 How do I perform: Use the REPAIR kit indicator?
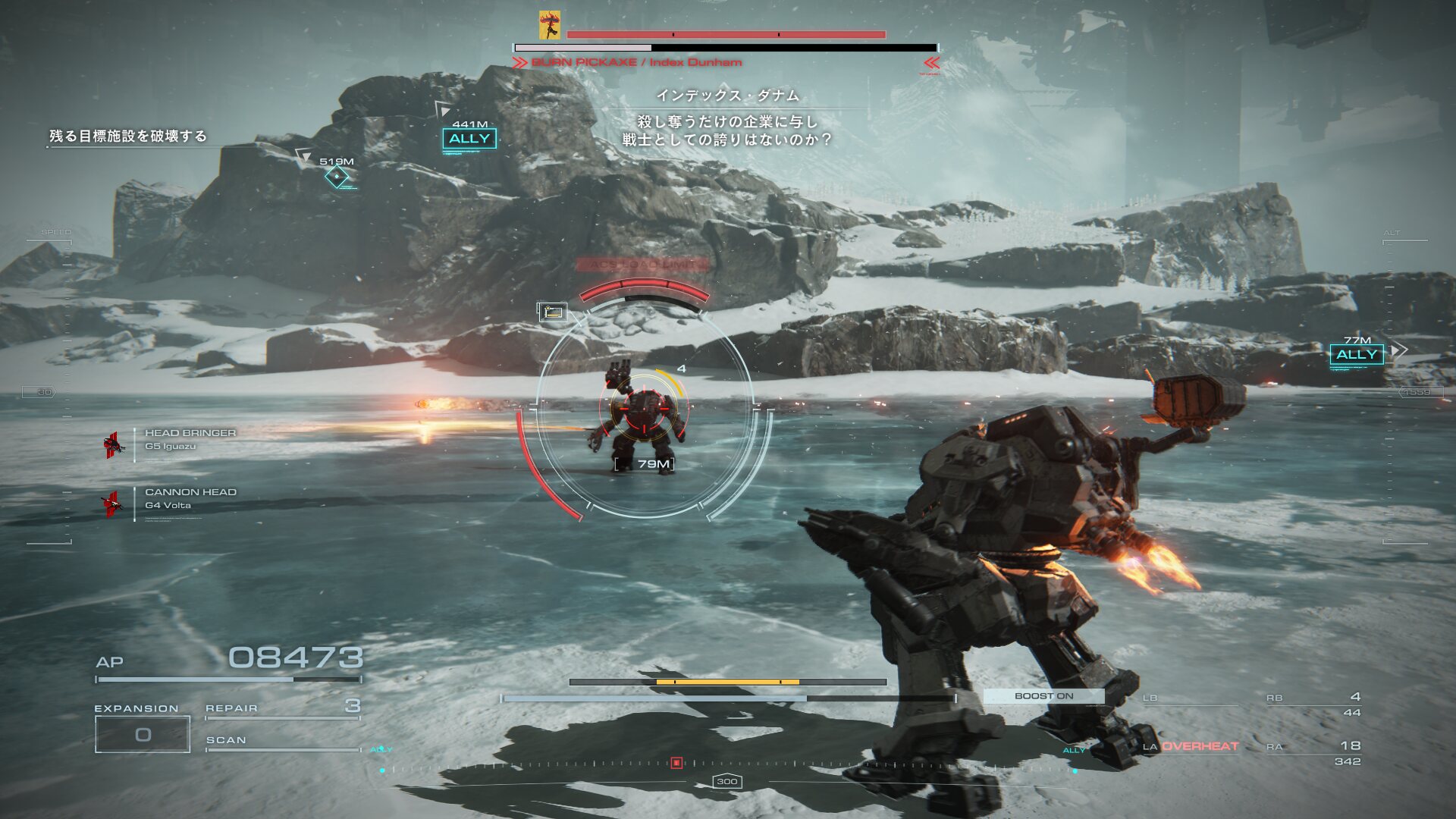(x=282, y=708)
